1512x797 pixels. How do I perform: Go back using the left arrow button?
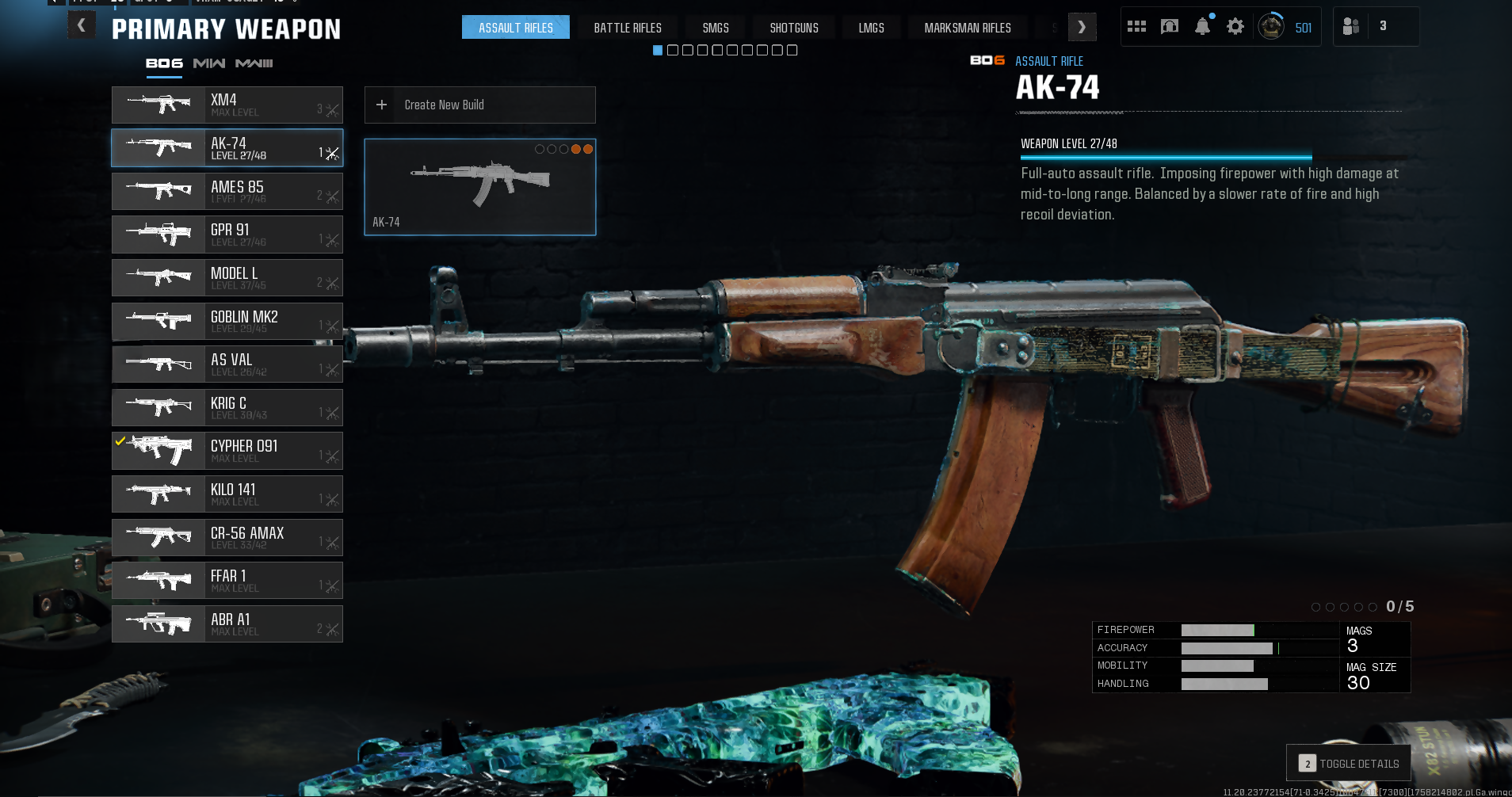[82, 26]
